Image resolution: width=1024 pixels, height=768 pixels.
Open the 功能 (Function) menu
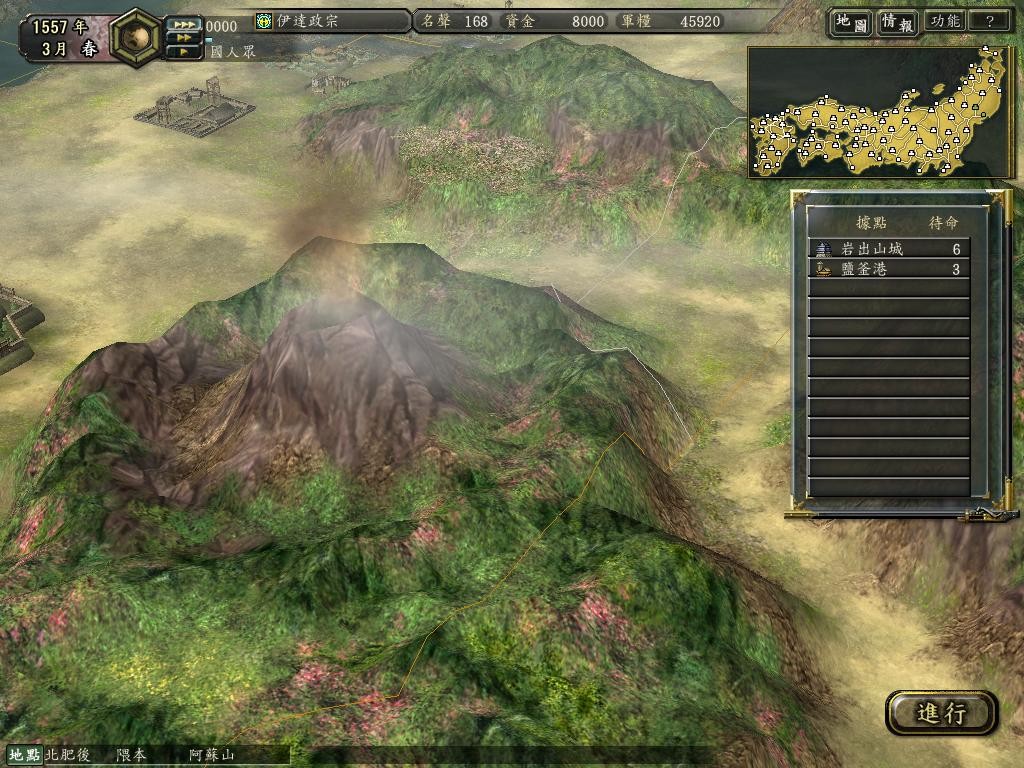tap(944, 22)
